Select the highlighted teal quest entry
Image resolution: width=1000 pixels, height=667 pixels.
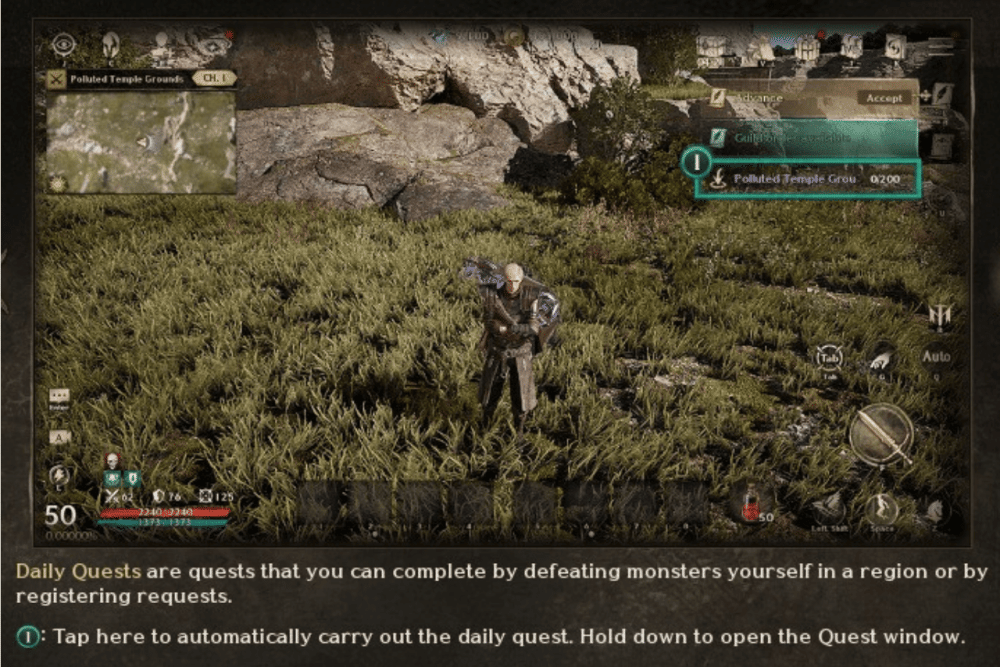click(810, 138)
